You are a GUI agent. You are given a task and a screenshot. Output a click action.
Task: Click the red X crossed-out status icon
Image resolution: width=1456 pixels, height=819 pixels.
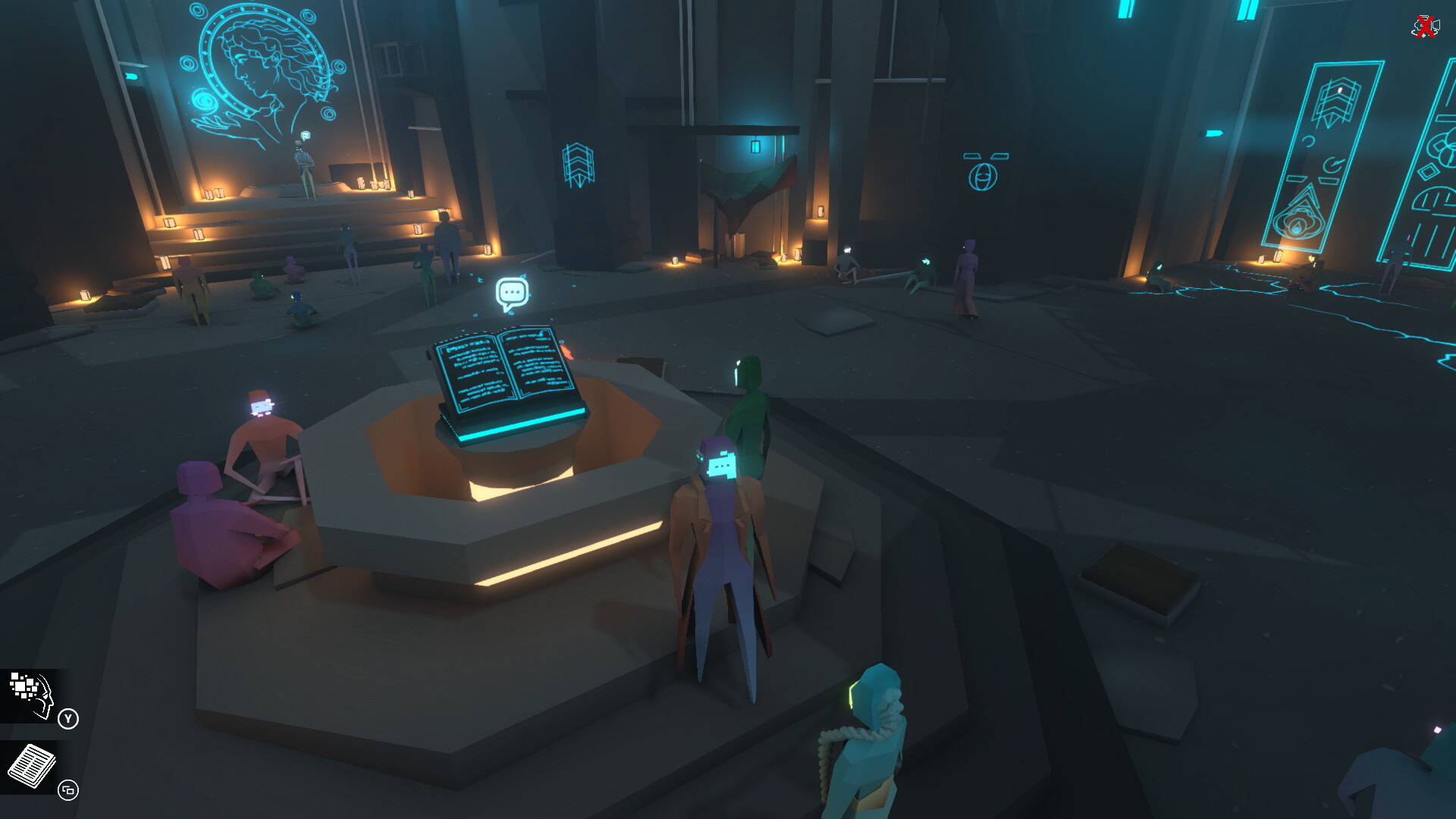[1425, 27]
